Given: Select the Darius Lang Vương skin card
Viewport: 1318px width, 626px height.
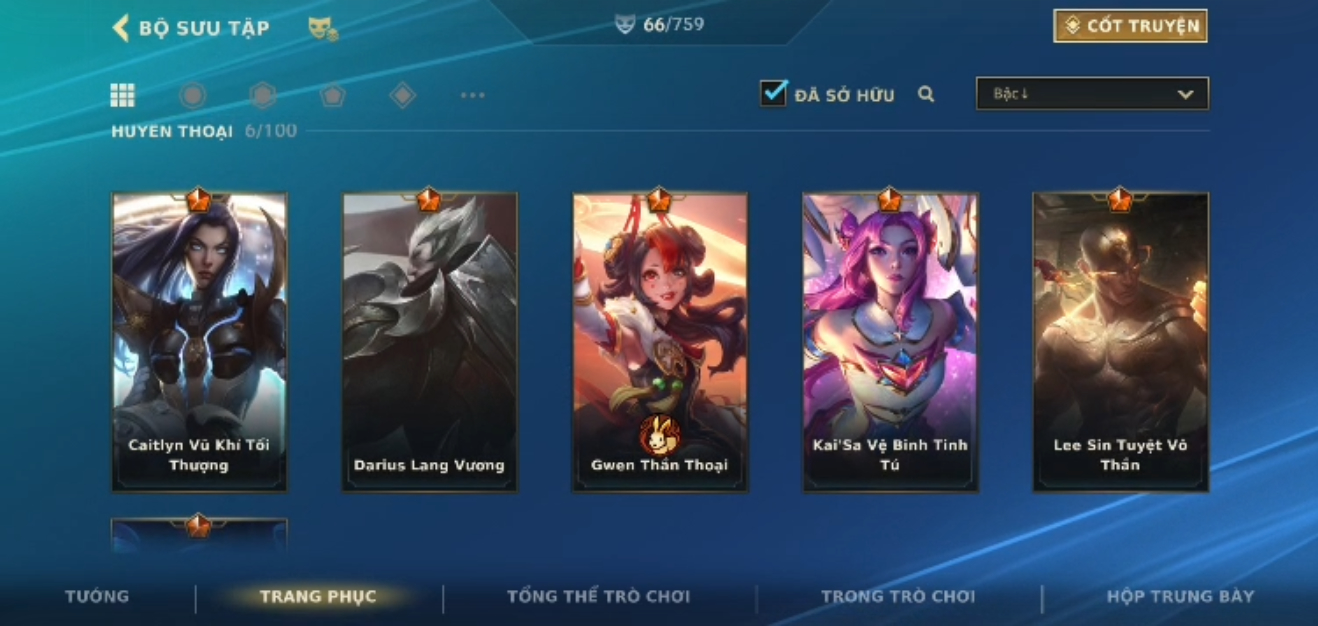Looking at the screenshot, I should coord(429,341).
